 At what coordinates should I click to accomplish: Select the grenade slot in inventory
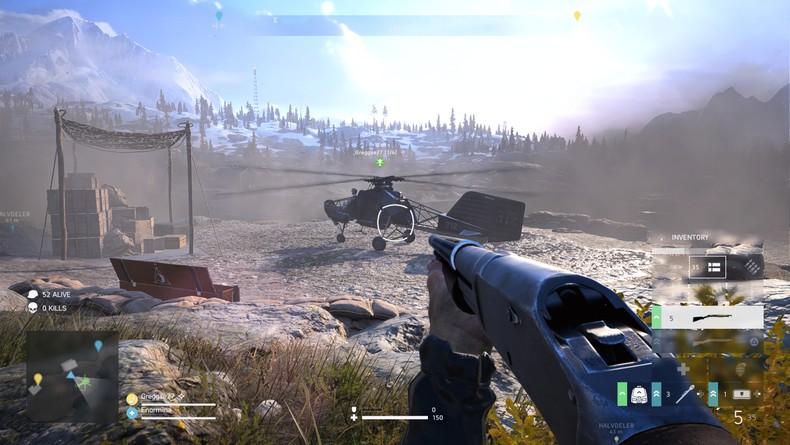coord(742,371)
